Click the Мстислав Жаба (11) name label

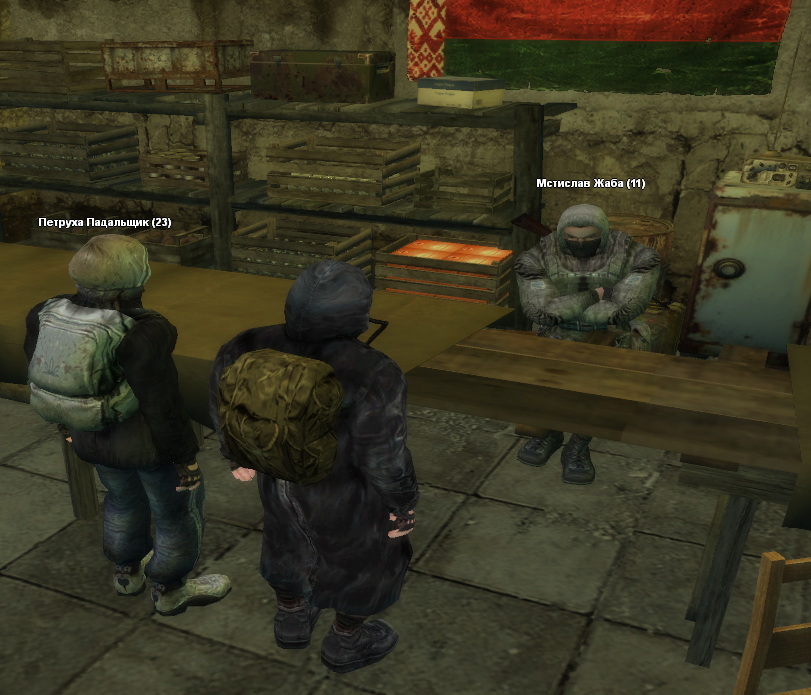pos(590,183)
